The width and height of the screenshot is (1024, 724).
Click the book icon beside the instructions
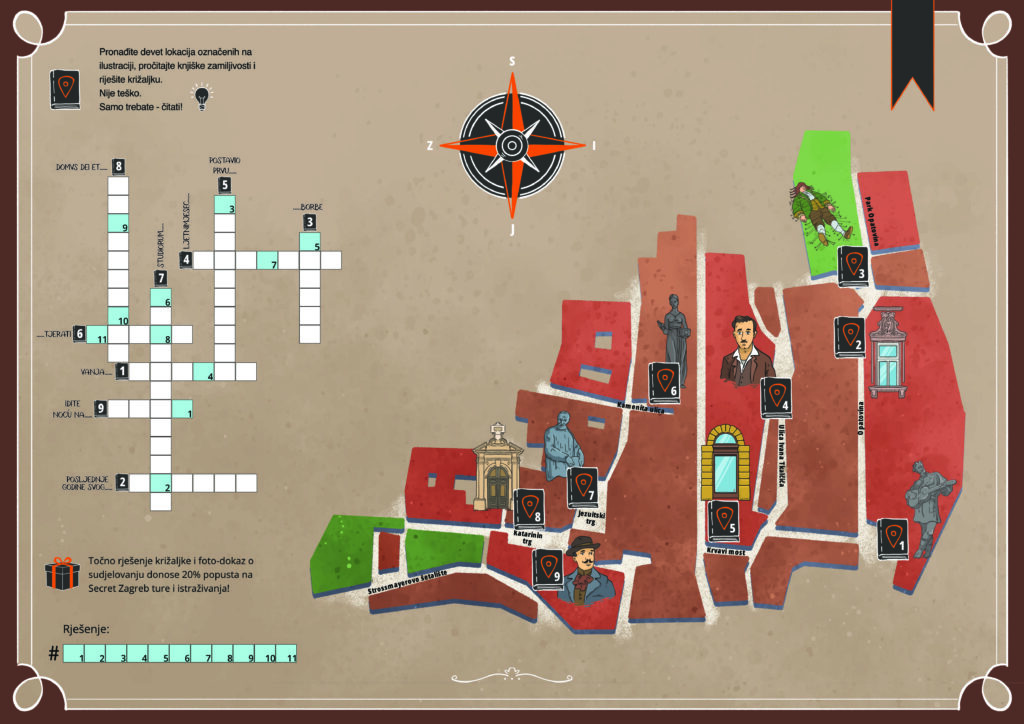point(66,88)
